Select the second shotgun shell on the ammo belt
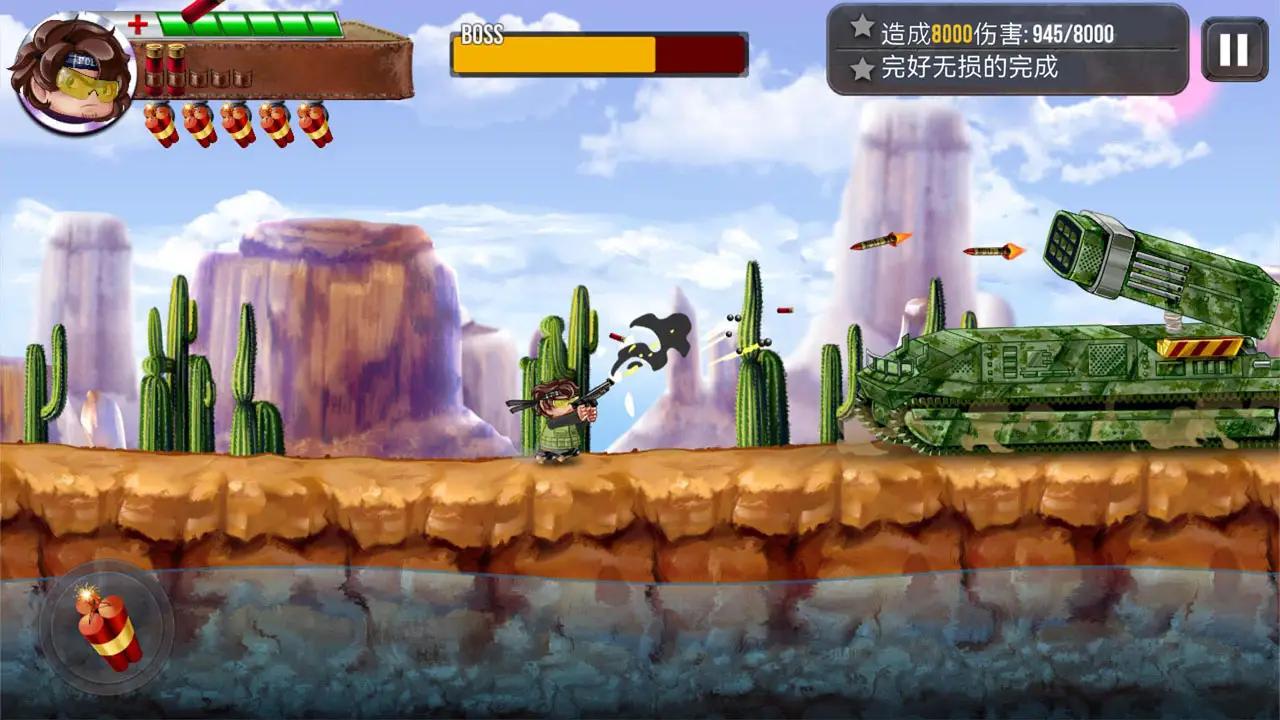This screenshot has height=720, width=1280. click(x=176, y=70)
